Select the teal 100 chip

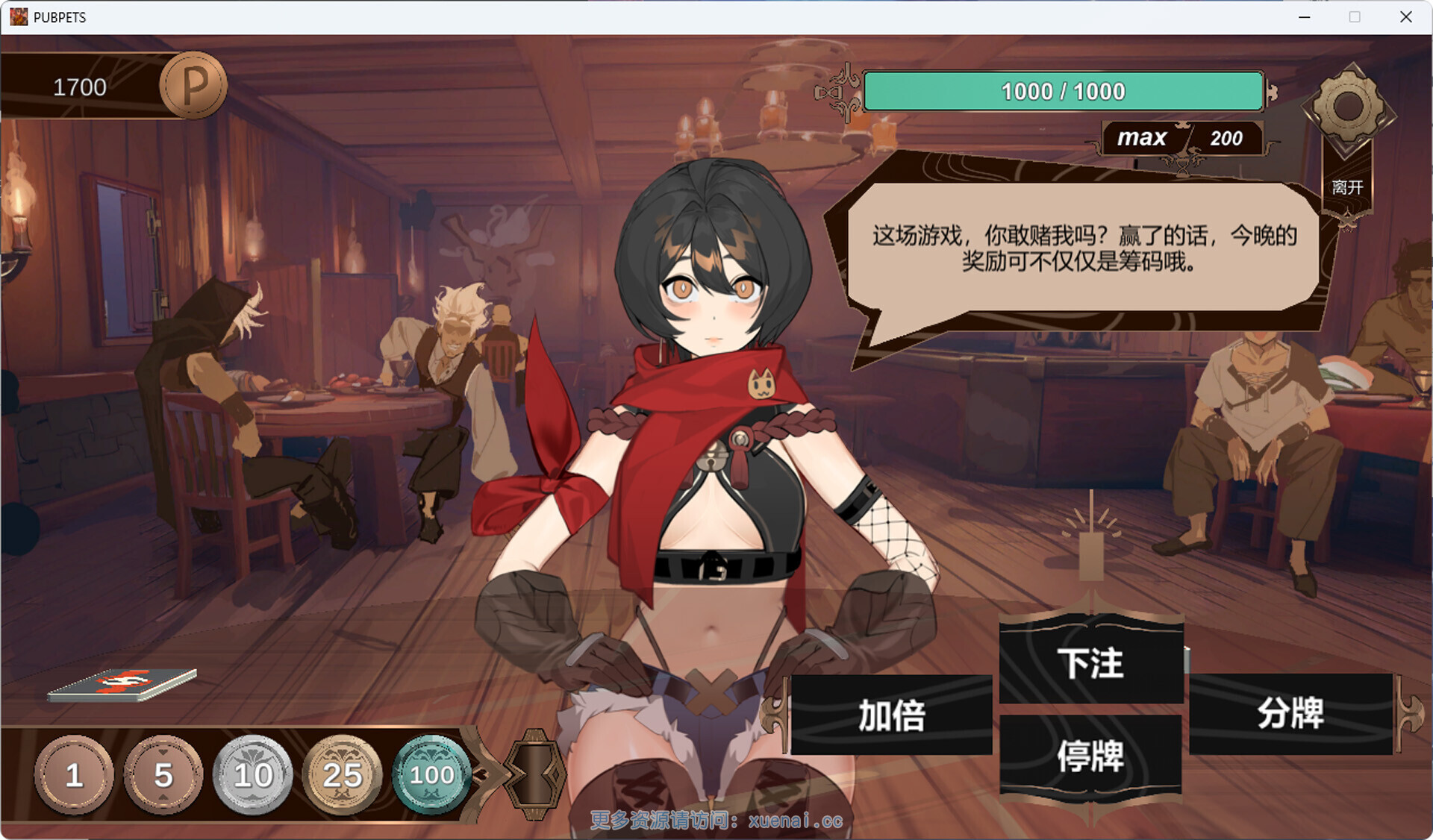[431, 774]
